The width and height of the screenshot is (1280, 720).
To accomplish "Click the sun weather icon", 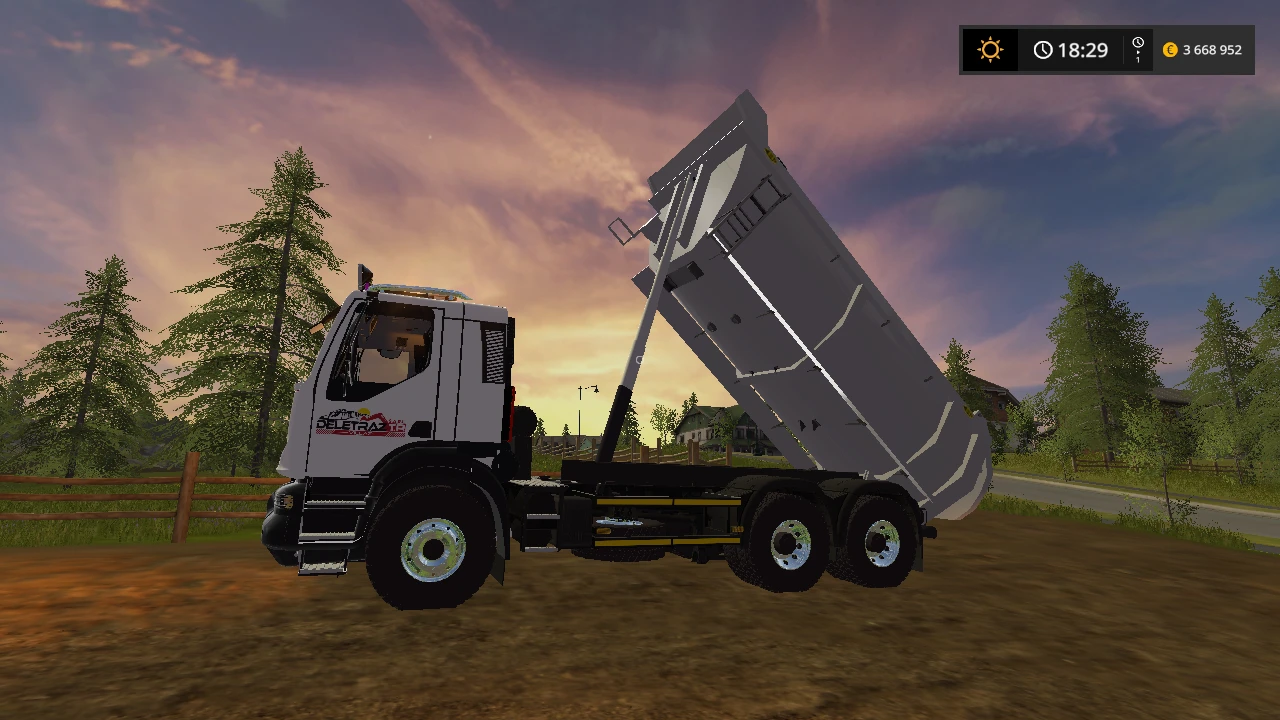I will 990,49.
